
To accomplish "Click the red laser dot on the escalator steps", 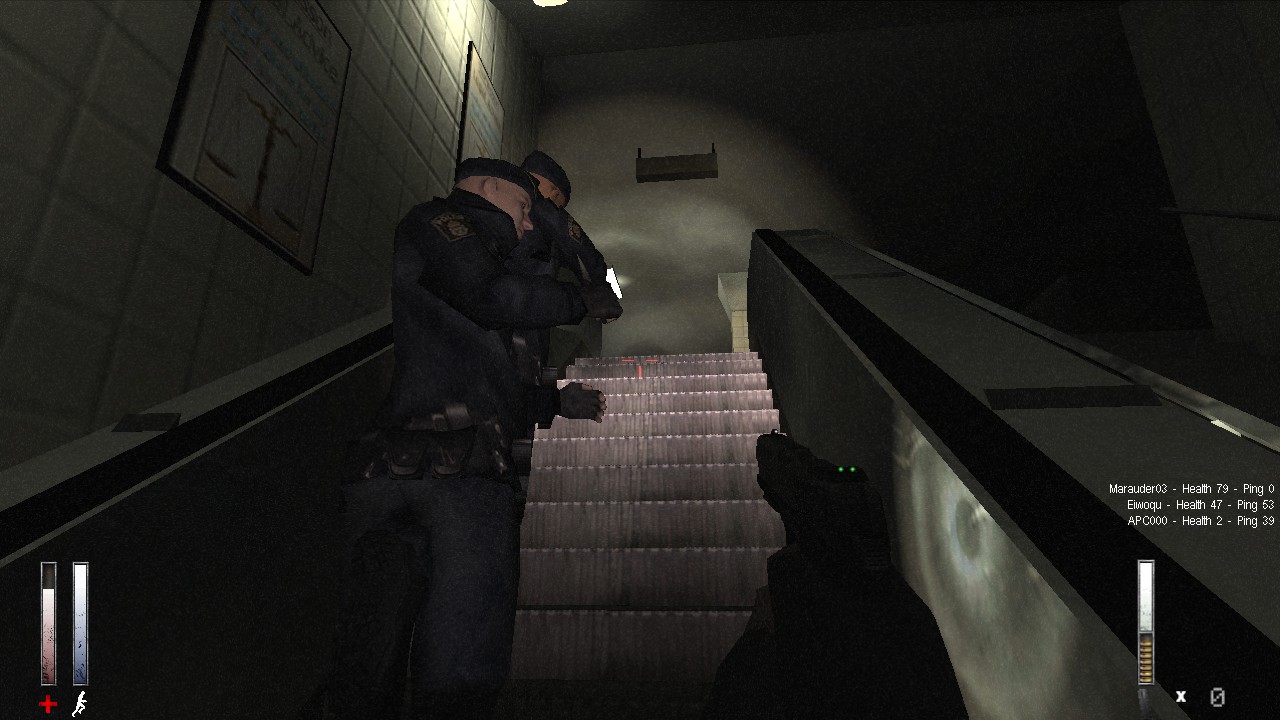I will click(x=640, y=362).
